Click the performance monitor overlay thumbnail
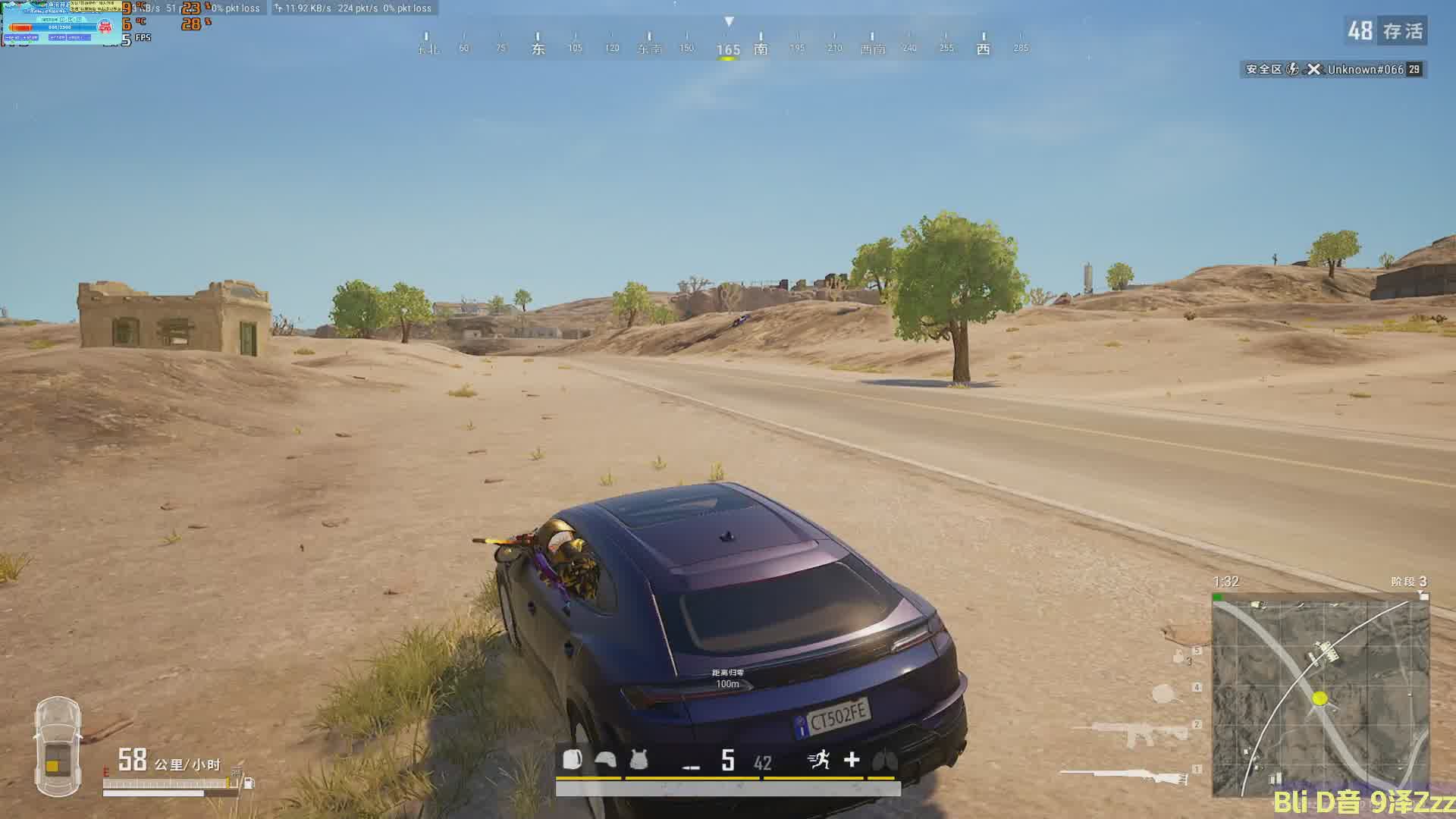 (x=61, y=22)
